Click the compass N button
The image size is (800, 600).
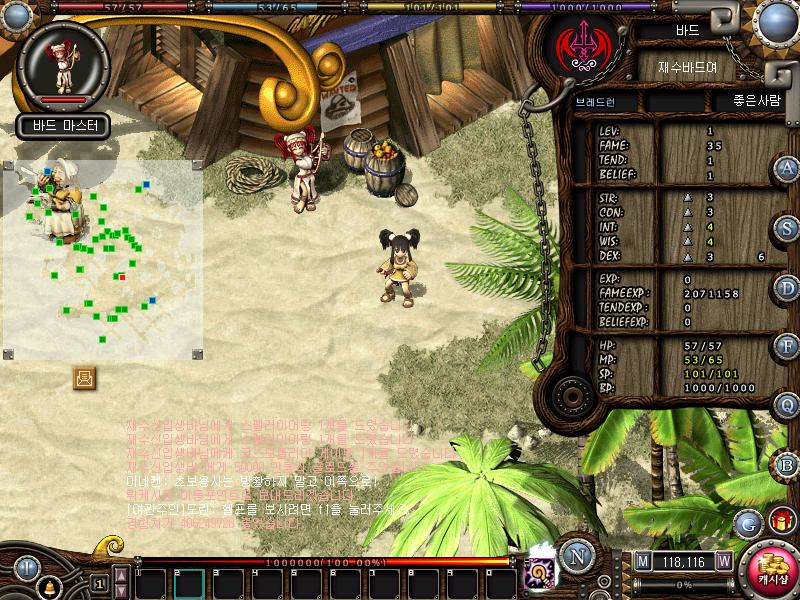coord(575,554)
